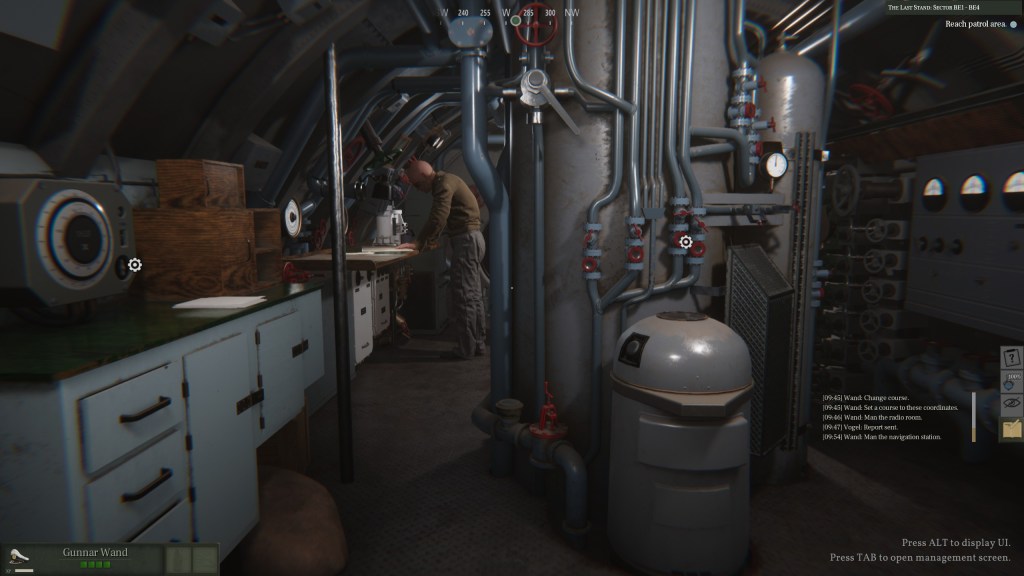Viewport: 1024px width, 576px height.
Task: Click the gear marker beside the wooden crates
Action: pos(135,265)
